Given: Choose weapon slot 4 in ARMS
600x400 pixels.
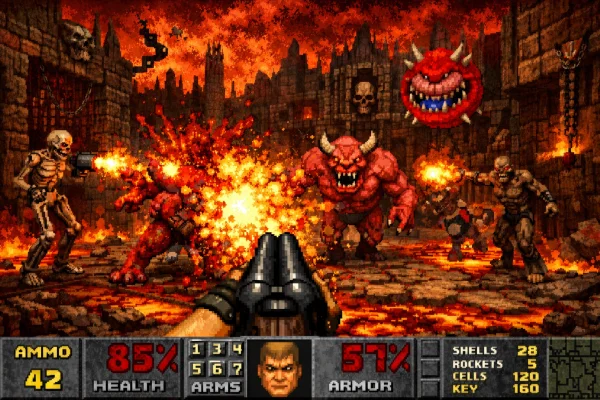Looking at the screenshot, I should pos(236,349).
